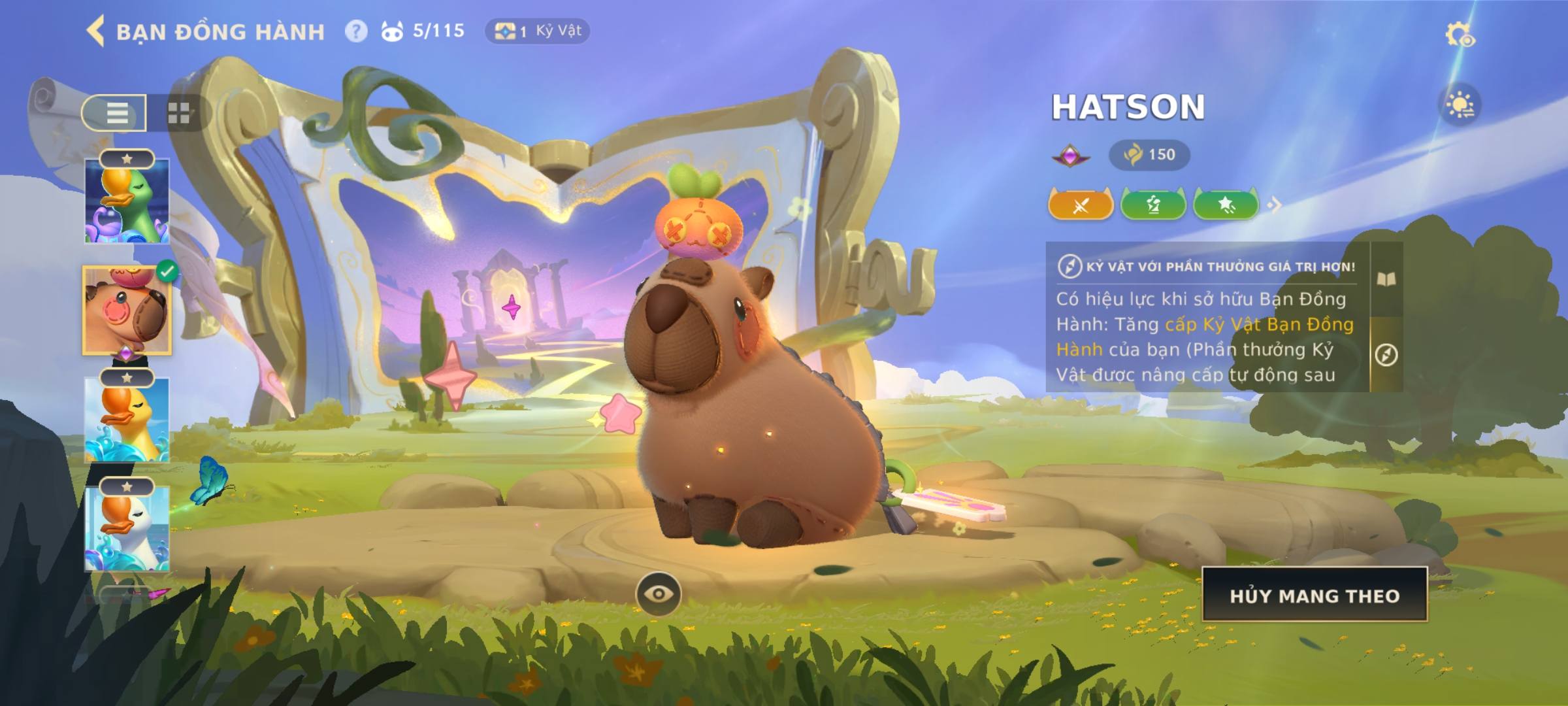Open the gear settings icon
The height and width of the screenshot is (706, 1568).
[1459, 35]
